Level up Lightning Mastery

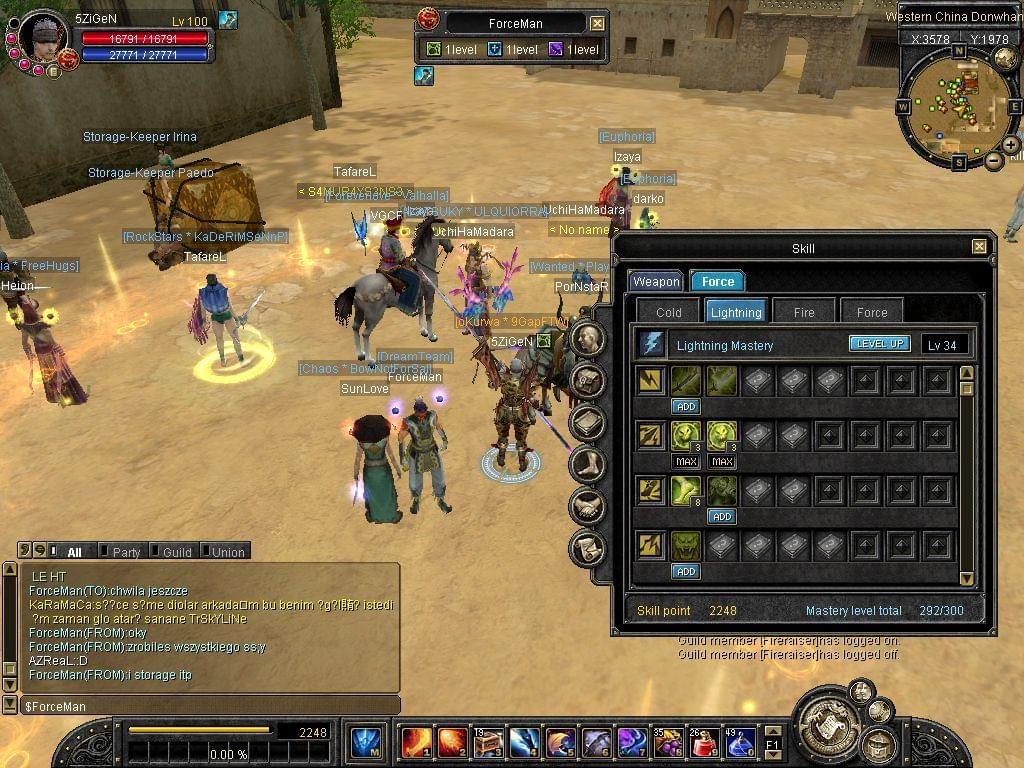point(880,344)
